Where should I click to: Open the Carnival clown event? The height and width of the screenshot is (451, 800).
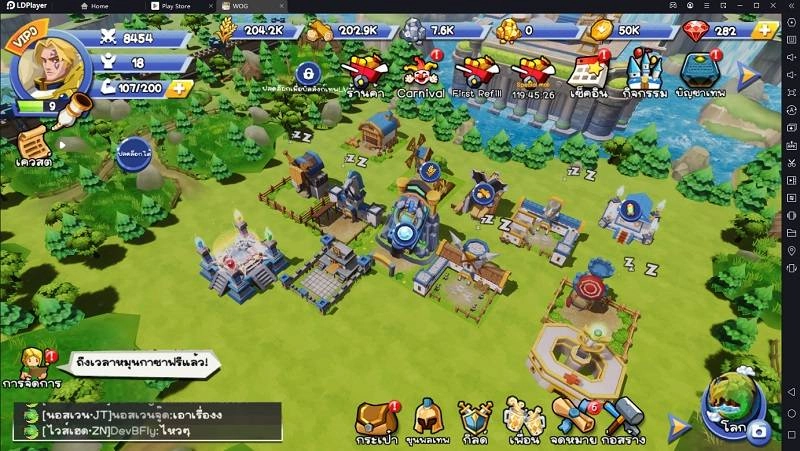coord(419,74)
